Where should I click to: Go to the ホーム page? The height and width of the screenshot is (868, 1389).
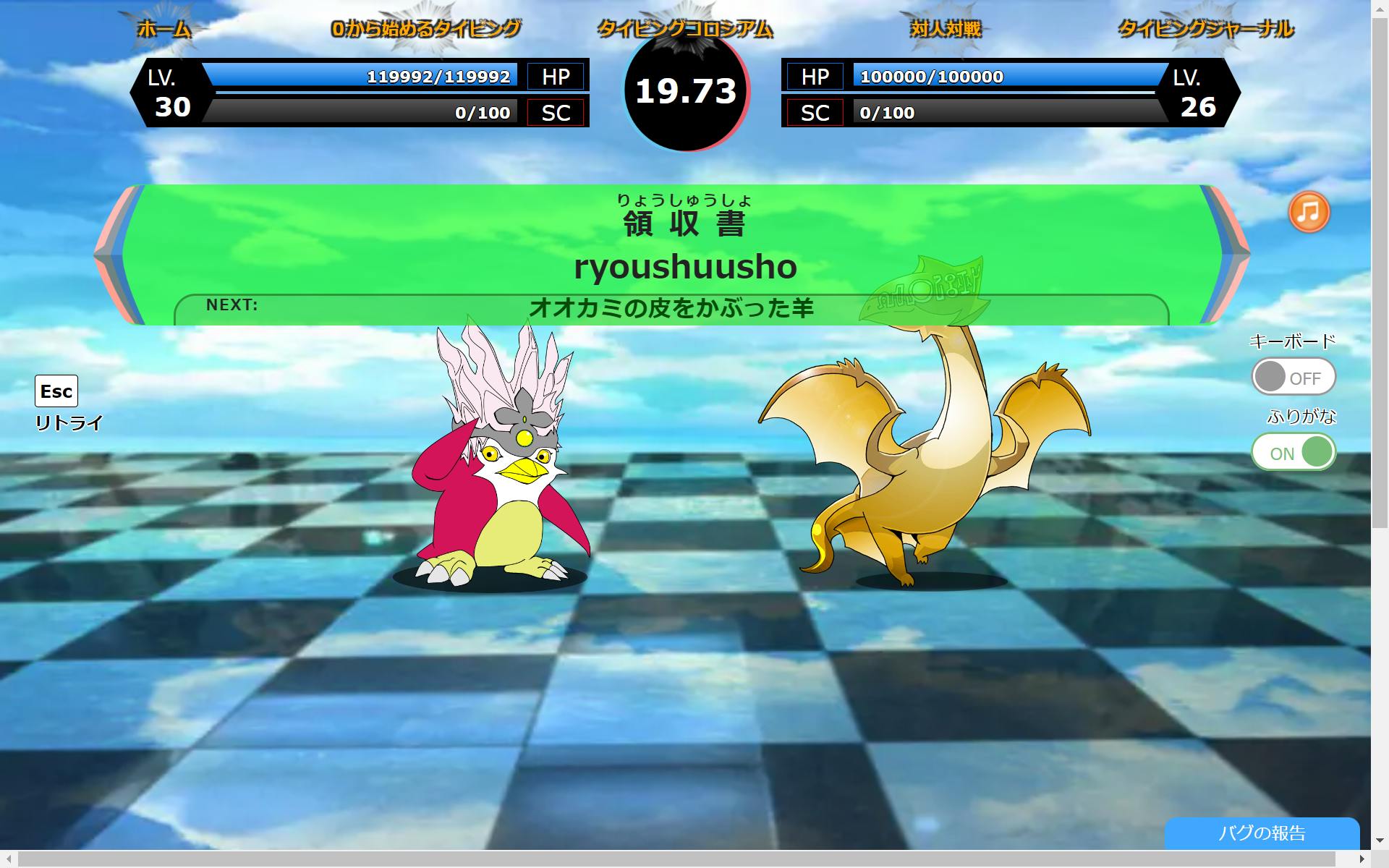pos(164,29)
